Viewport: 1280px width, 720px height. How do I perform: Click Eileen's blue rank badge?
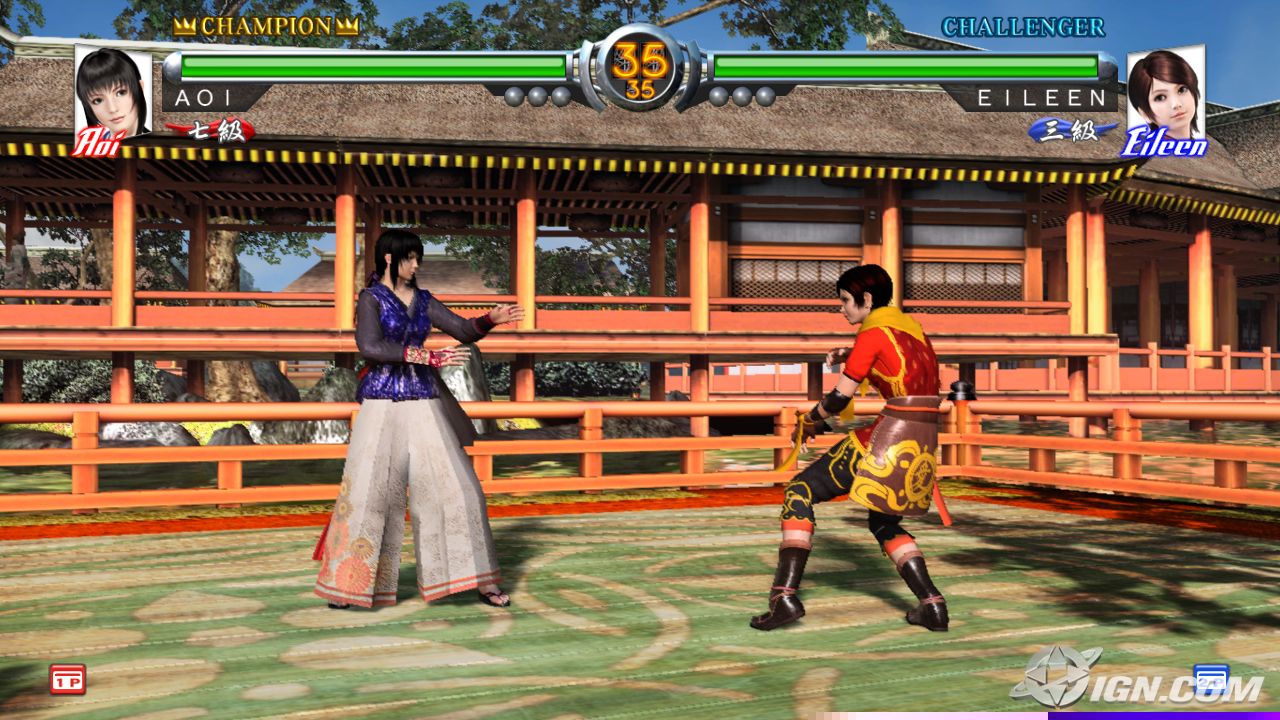click(x=1070, y=130)
